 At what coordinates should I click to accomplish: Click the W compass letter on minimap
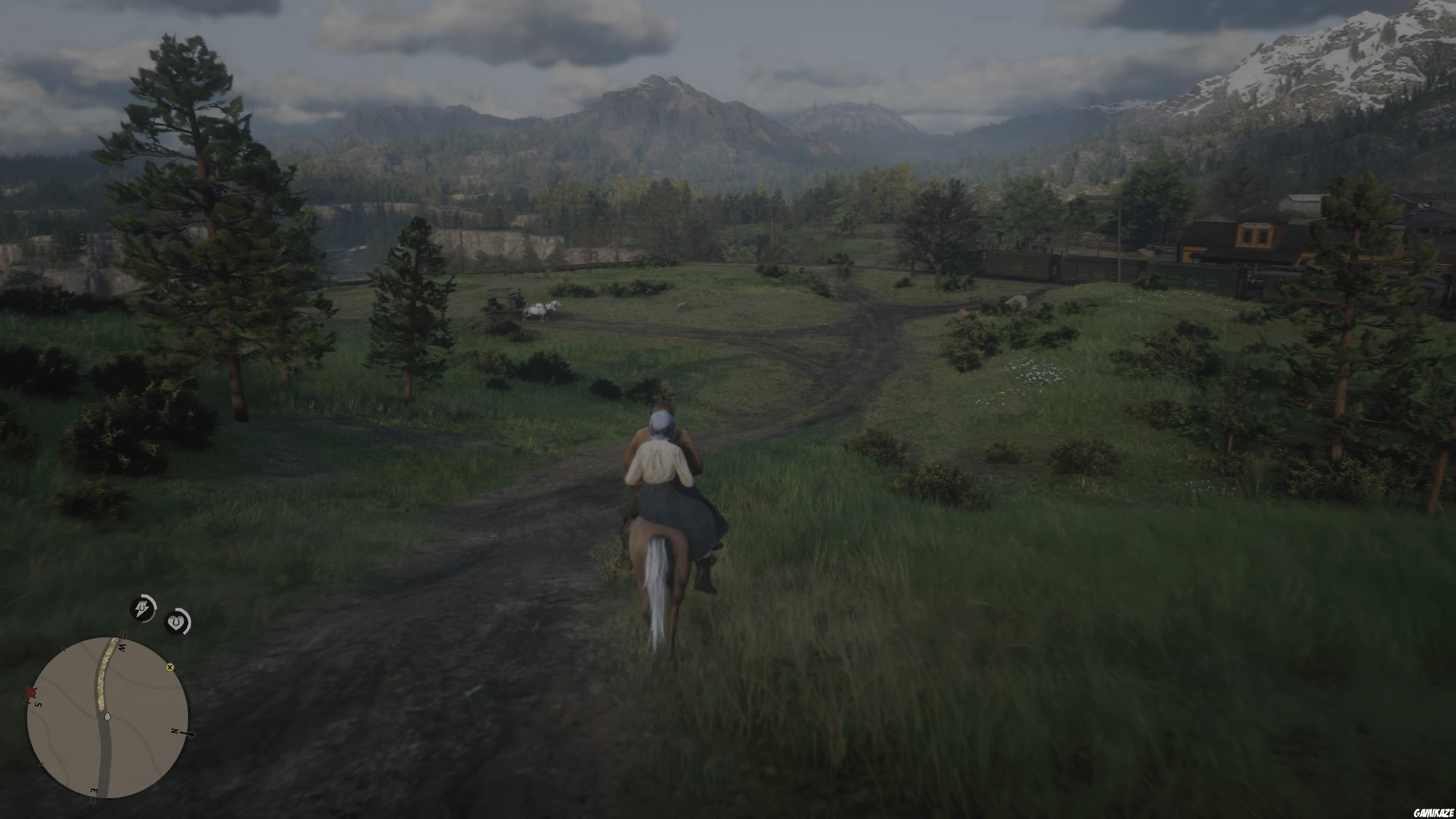pyautogui.click(x=122, y=648)
